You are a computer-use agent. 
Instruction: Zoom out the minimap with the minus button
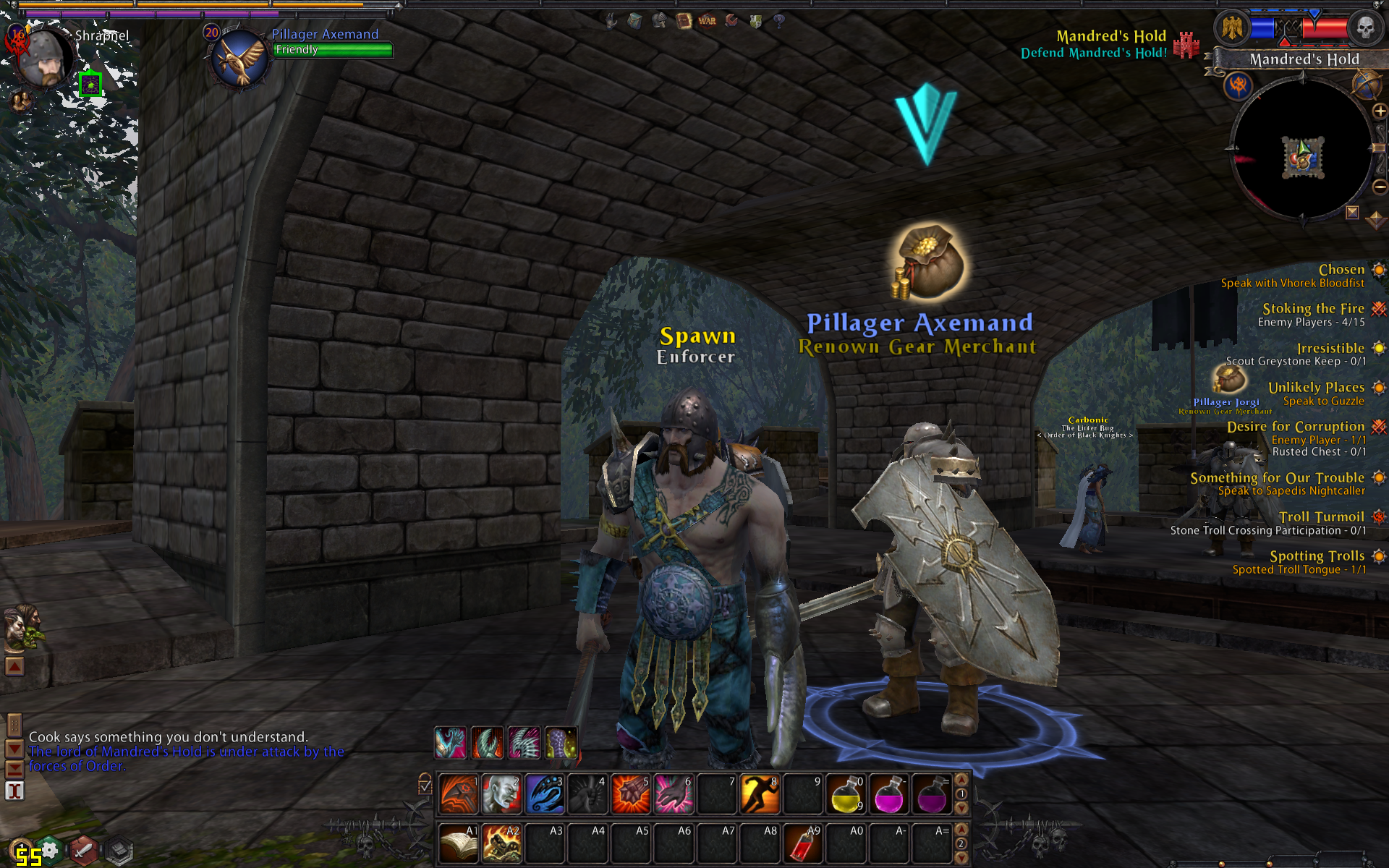pyautogui.click(x=1380, y=187)
